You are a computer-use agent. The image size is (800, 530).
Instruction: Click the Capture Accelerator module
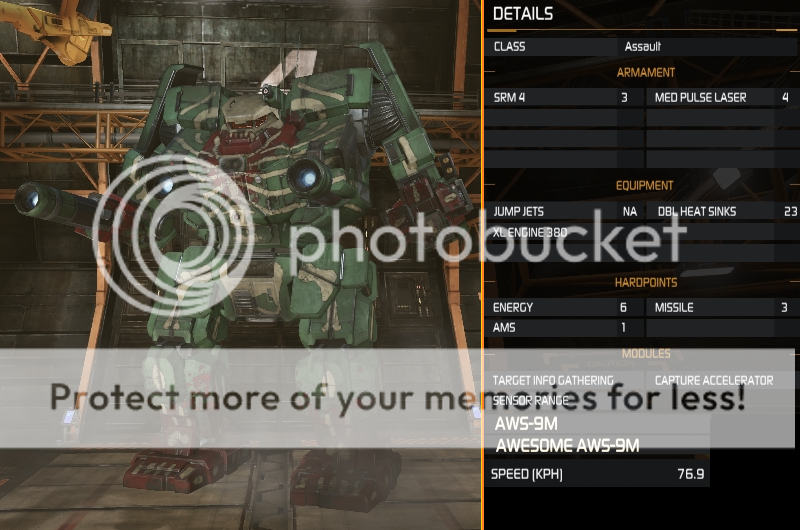click(x=714, y=381)
